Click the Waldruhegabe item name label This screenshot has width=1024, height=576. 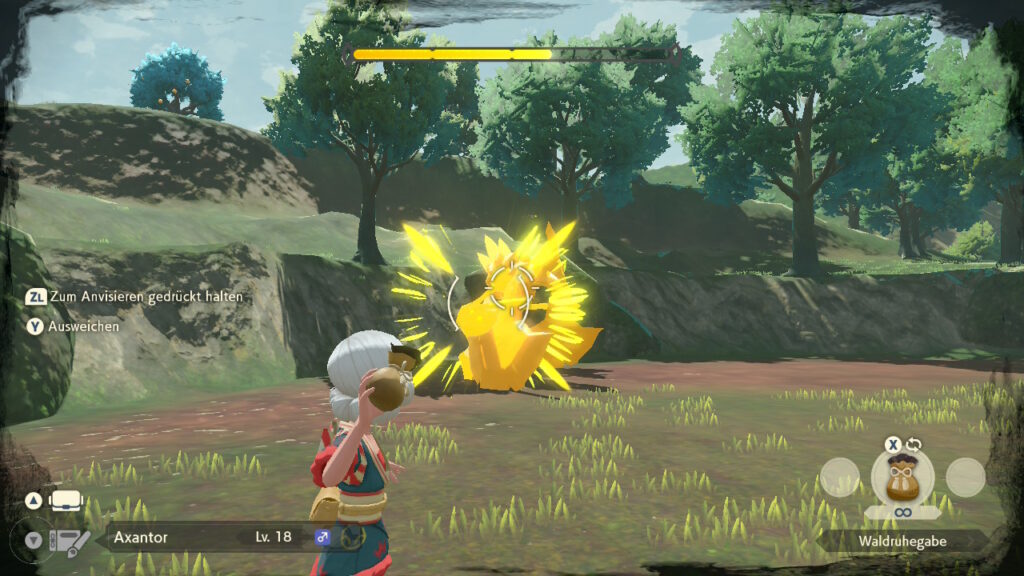pyautogui.click(x=902, y=541)
